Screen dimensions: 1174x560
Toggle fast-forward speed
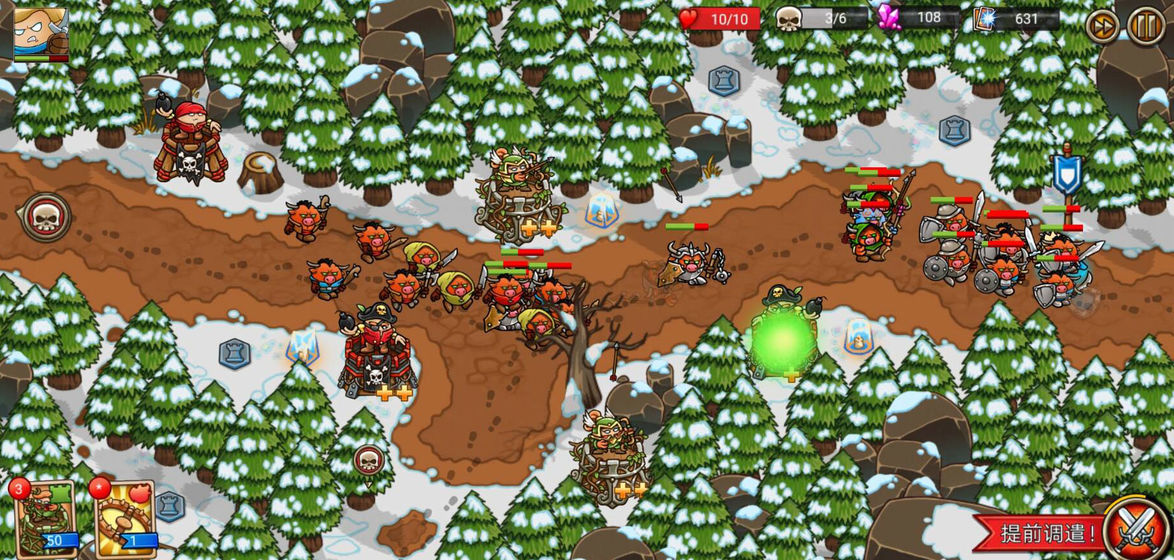(x=1102, y=24)
